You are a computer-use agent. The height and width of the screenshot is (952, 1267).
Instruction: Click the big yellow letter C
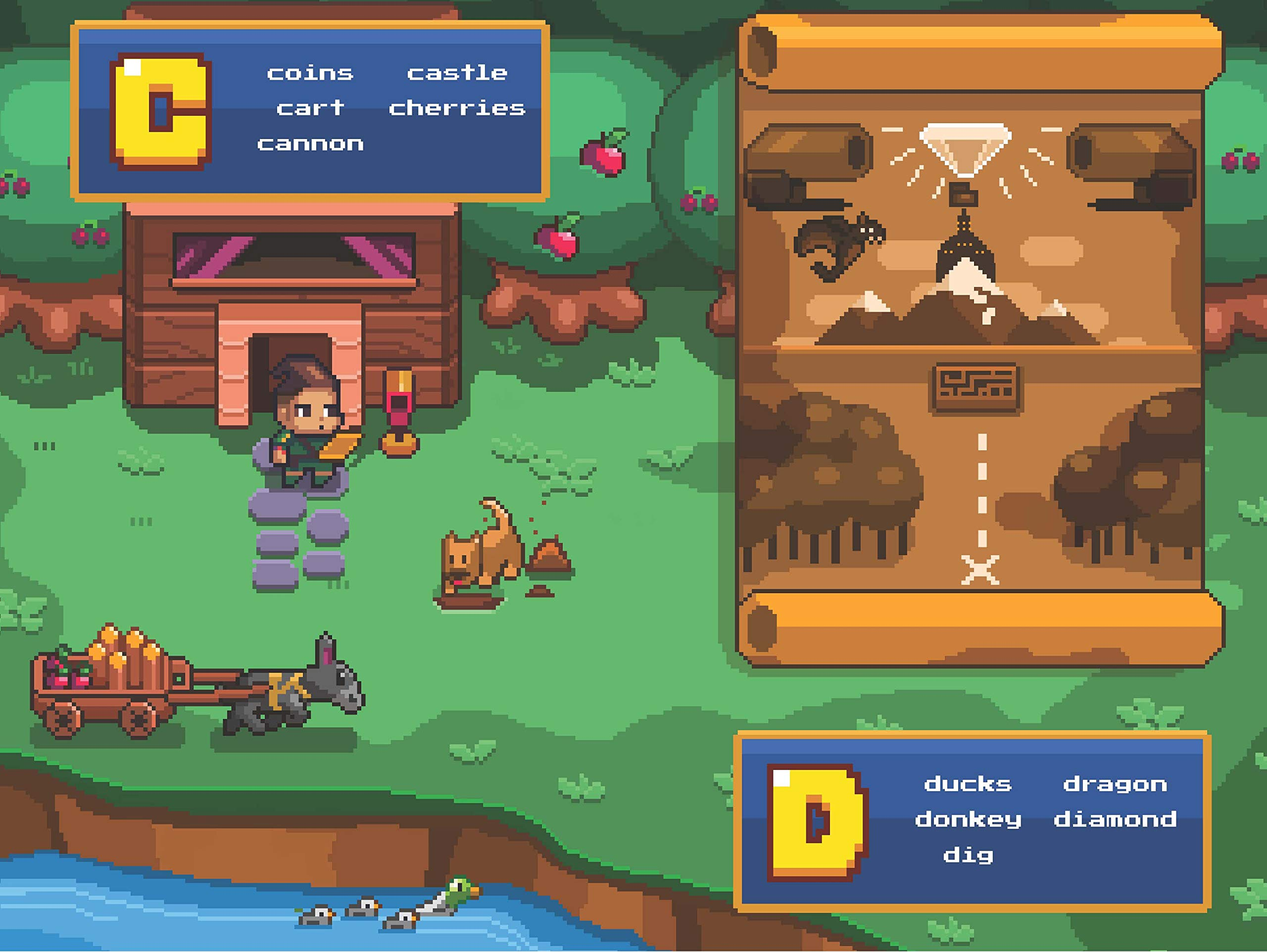(x=161, y=112)
